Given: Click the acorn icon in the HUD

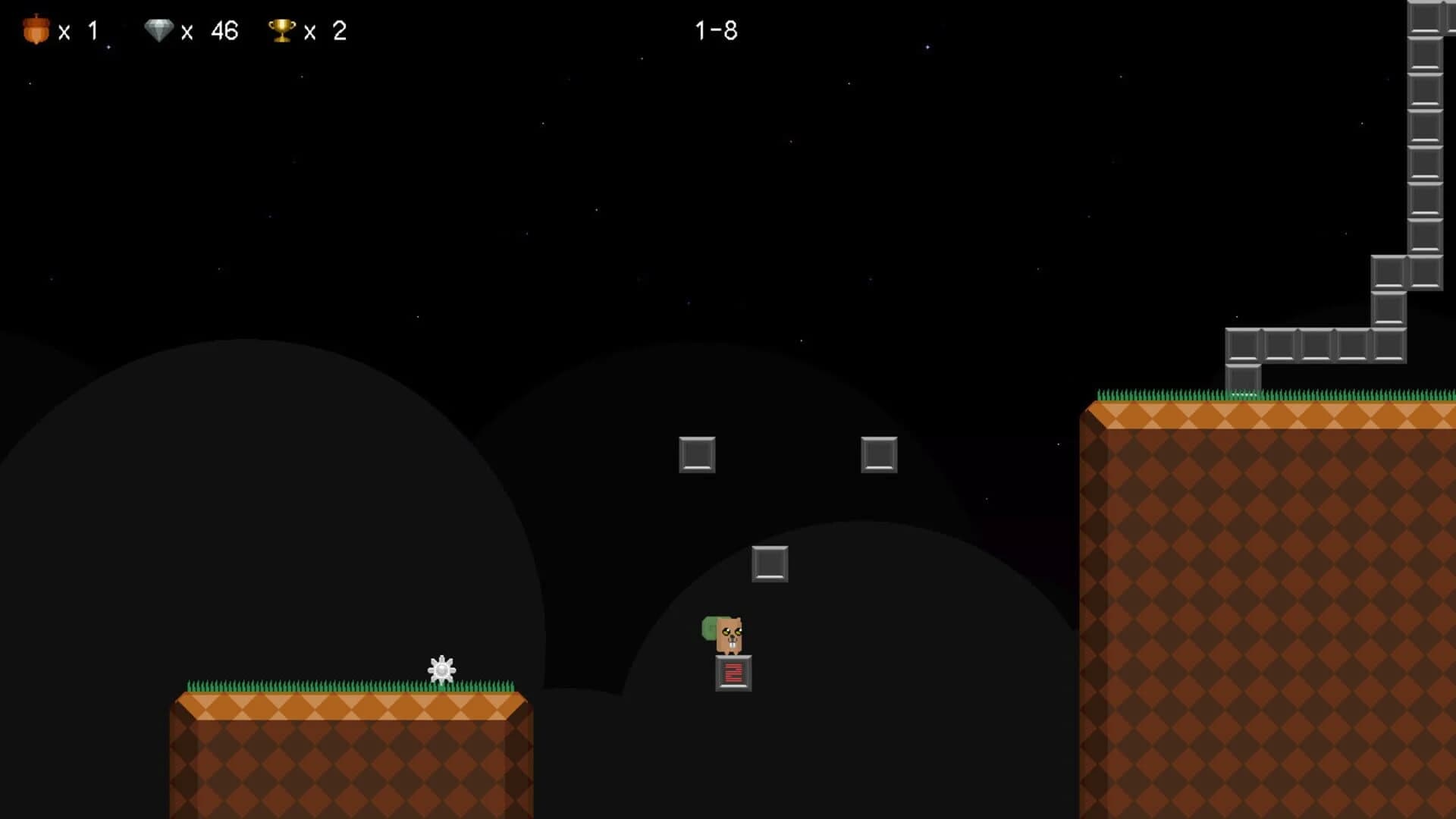Looking at the screenshot, I should 36,29.
